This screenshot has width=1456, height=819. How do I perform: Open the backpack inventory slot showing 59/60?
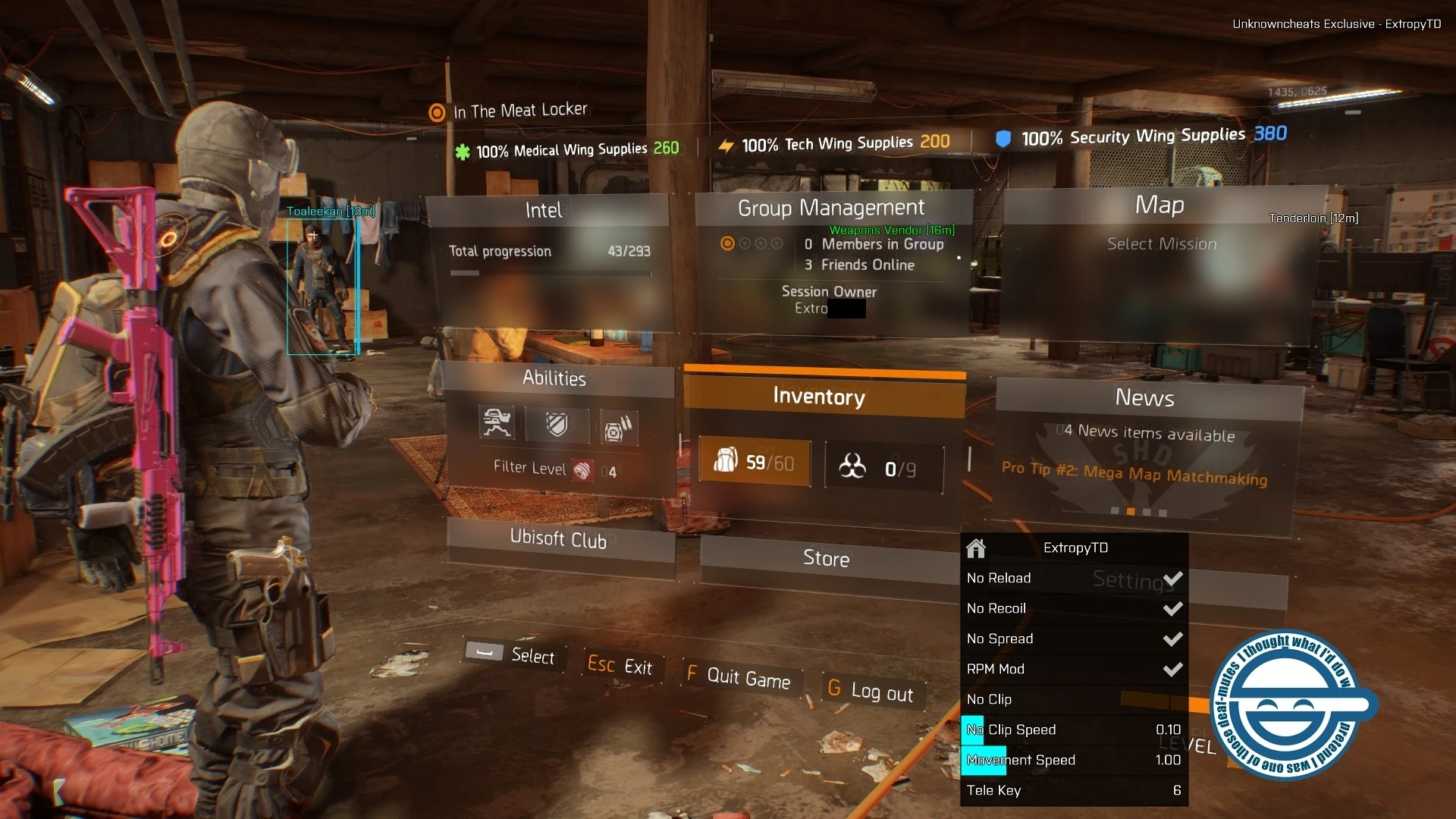(x=755, y=463)
